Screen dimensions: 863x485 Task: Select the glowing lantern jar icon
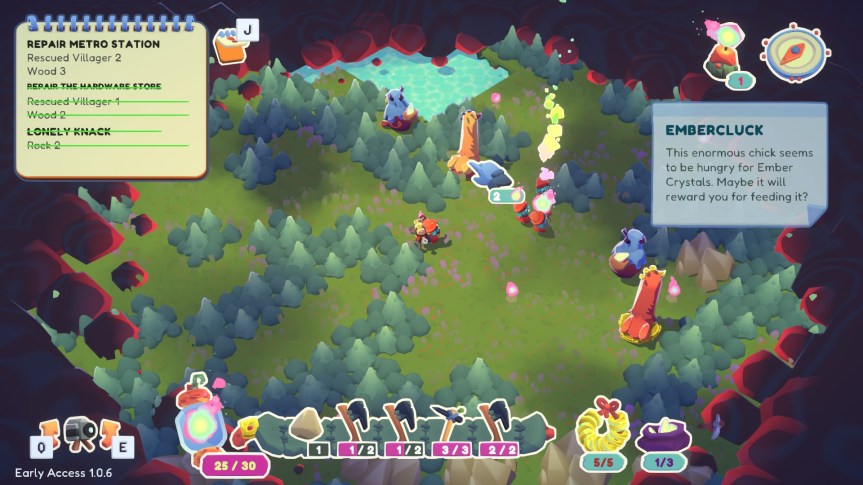(x=199, y=419)
